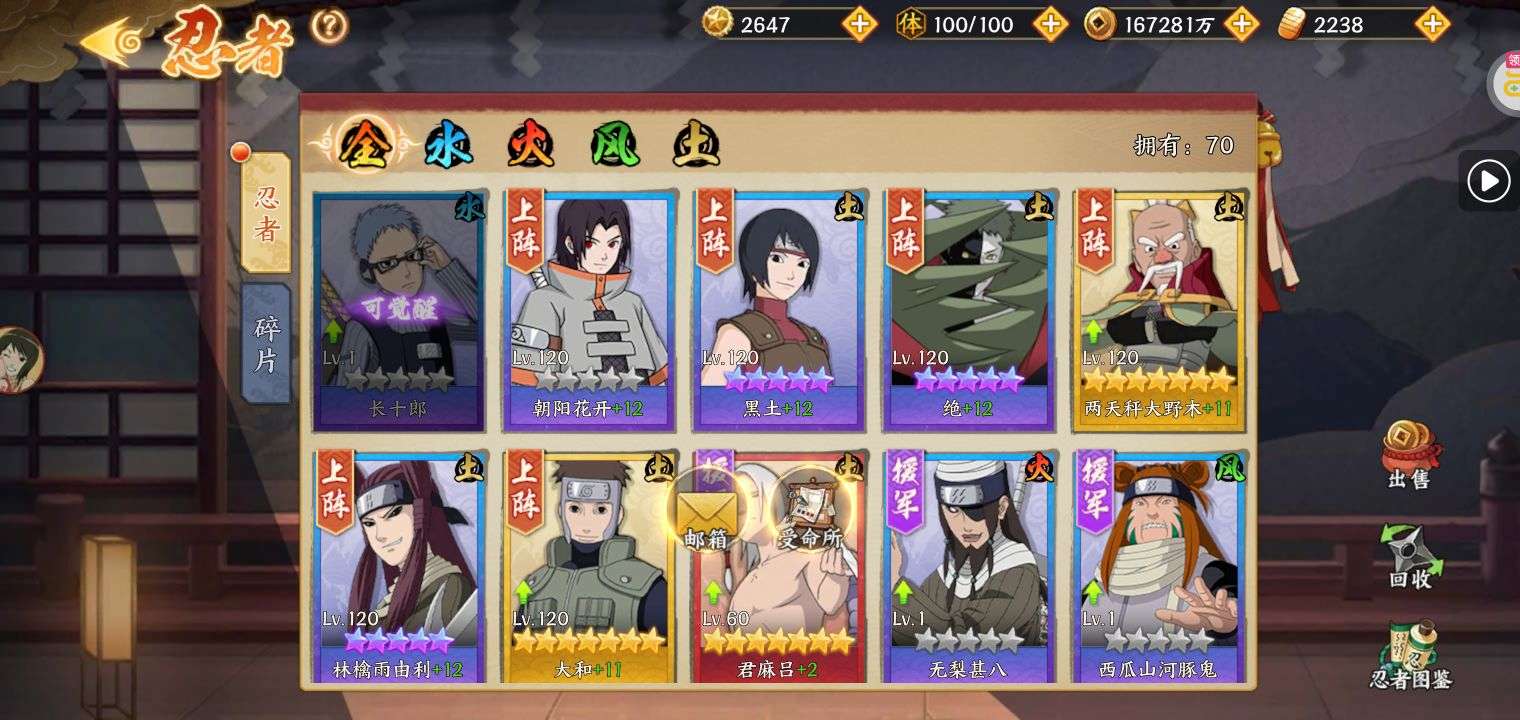Open the question mark help icon
This screenshot has height=720, width=1520.
(x=329, y=25)
